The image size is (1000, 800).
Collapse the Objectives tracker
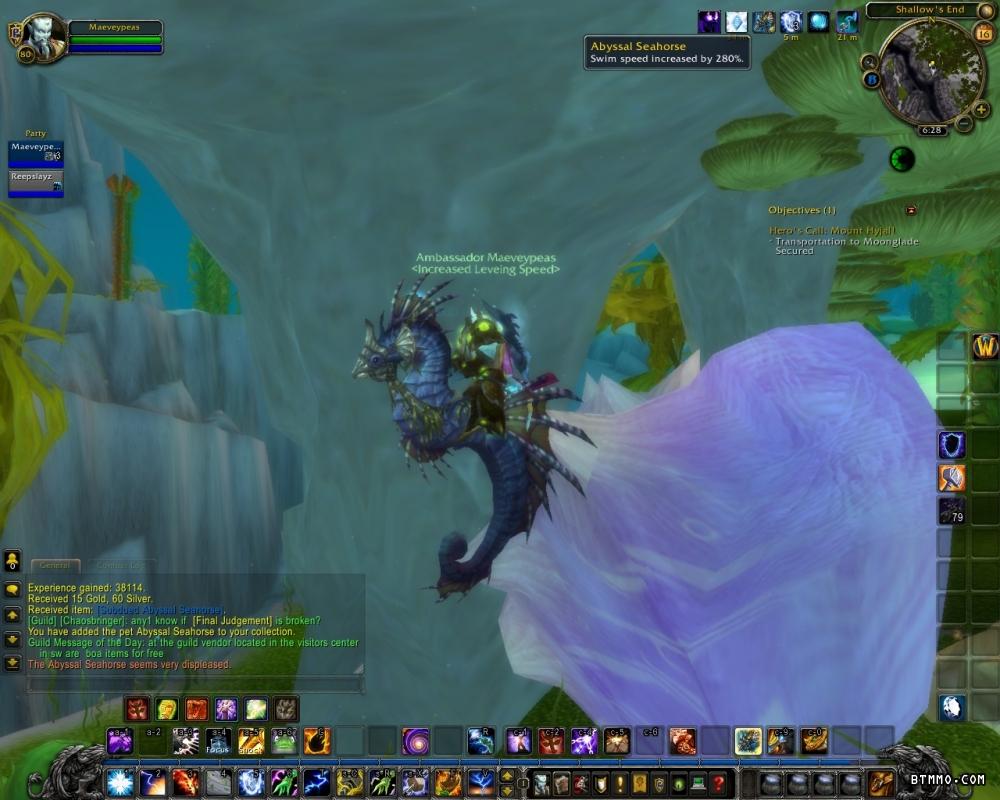(910, 210)
